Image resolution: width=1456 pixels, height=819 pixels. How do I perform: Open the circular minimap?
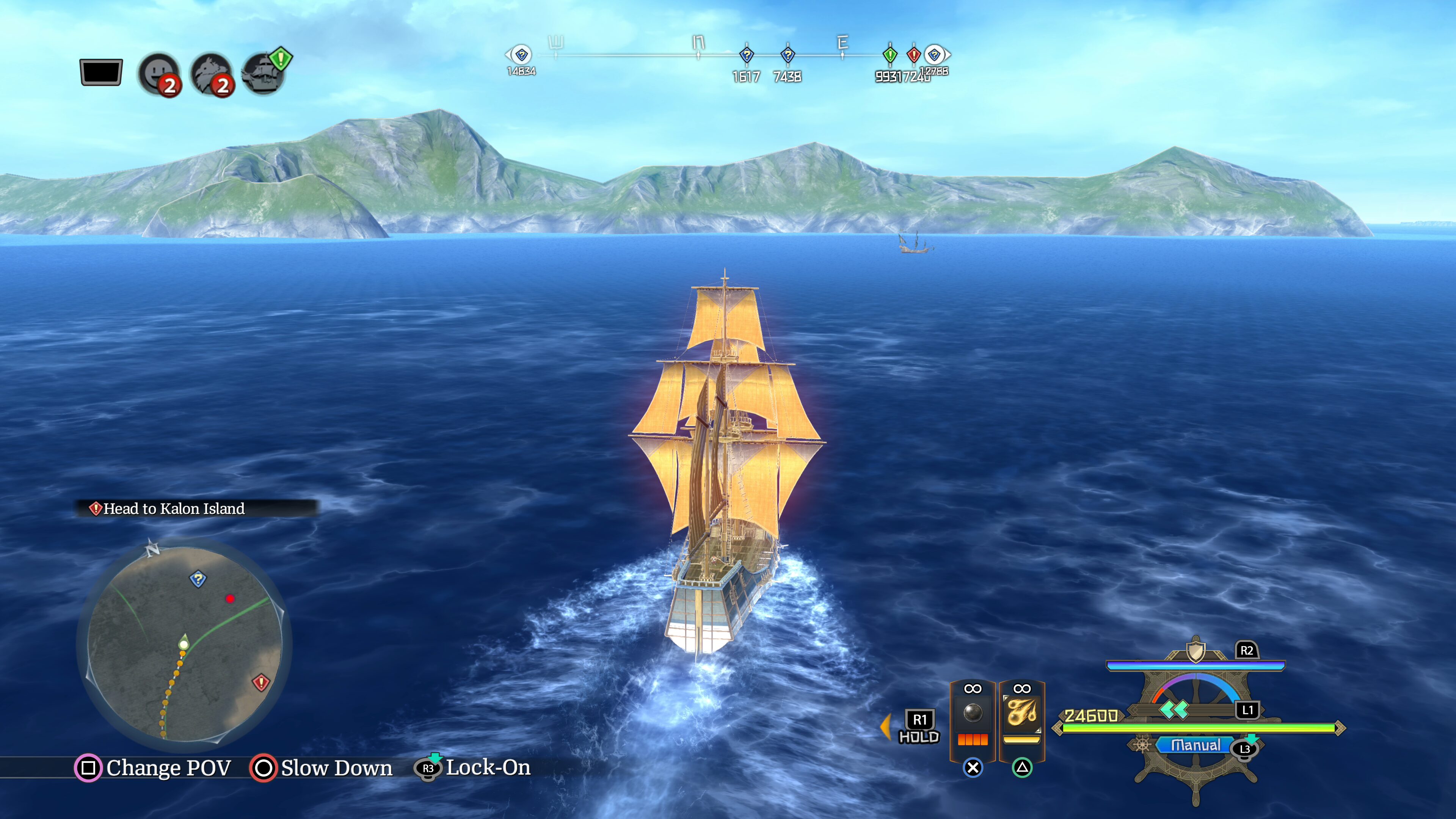184,643
